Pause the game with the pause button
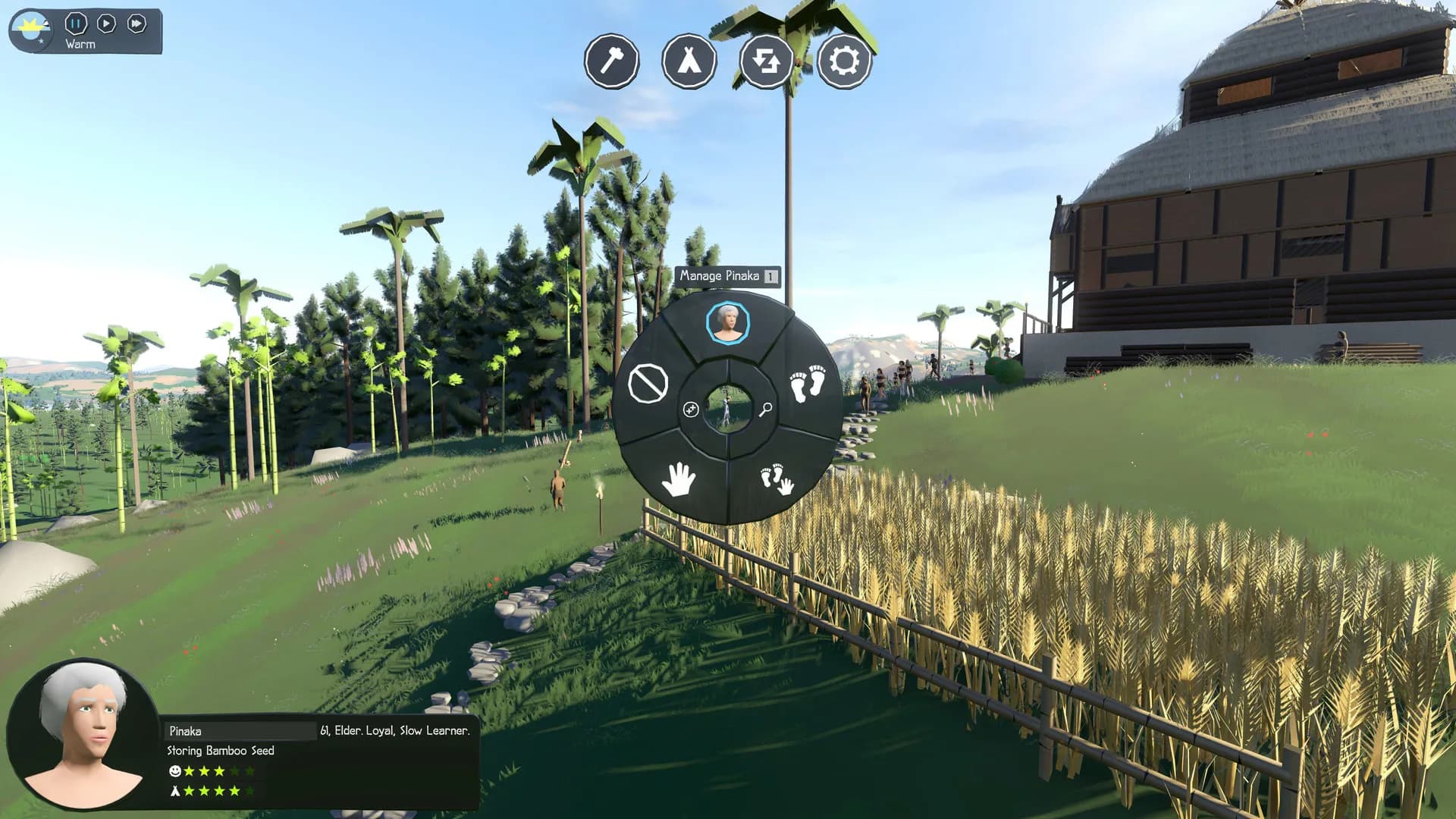The image size is (1456, 819). (75, 24)
